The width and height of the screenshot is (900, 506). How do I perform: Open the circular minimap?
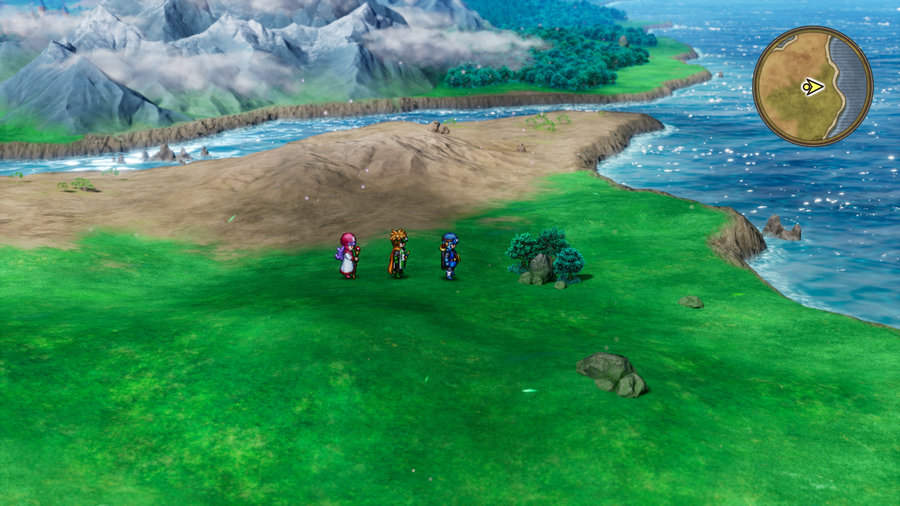pos(812,86)
